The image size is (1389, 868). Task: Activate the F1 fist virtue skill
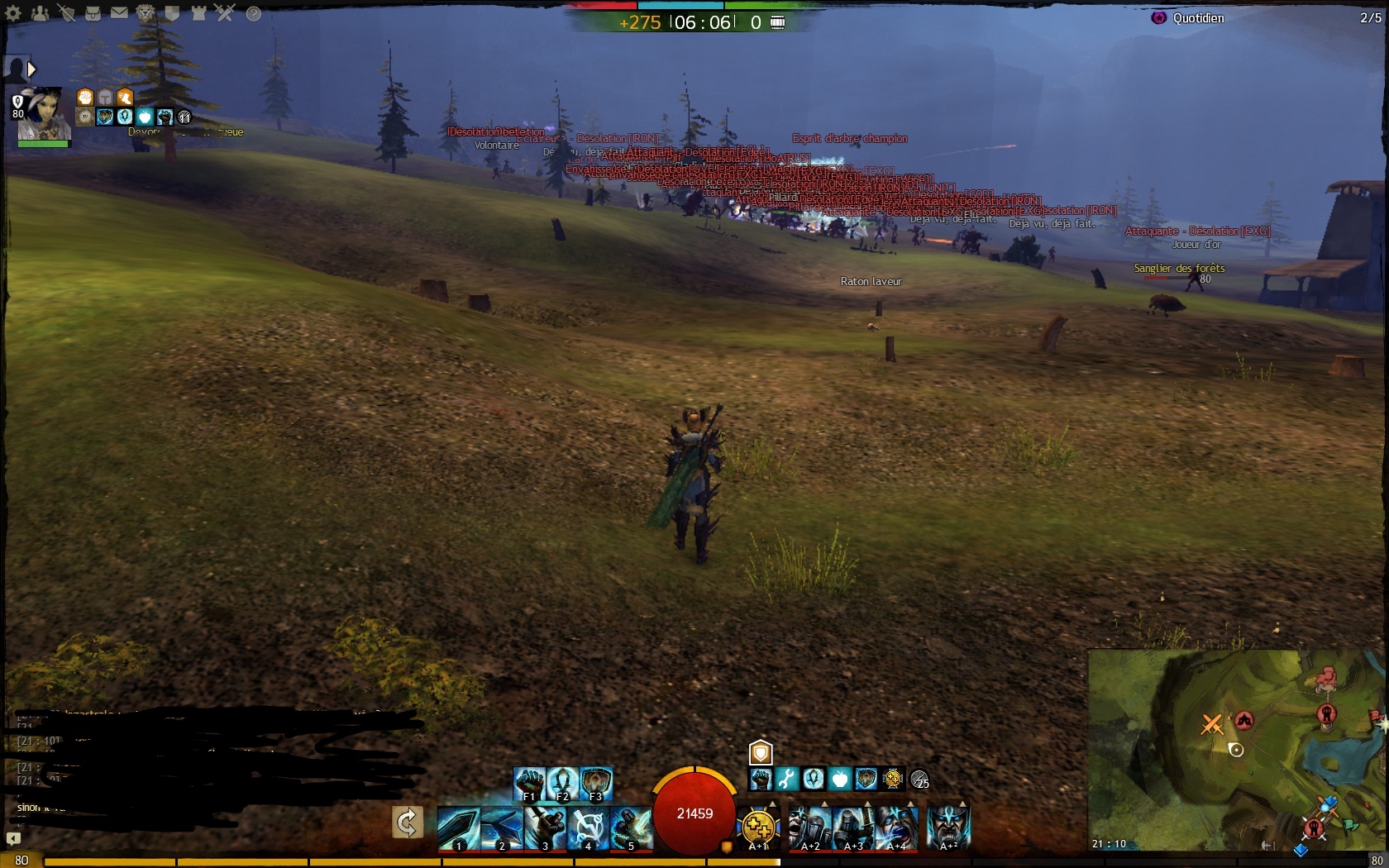coord(530,783)
